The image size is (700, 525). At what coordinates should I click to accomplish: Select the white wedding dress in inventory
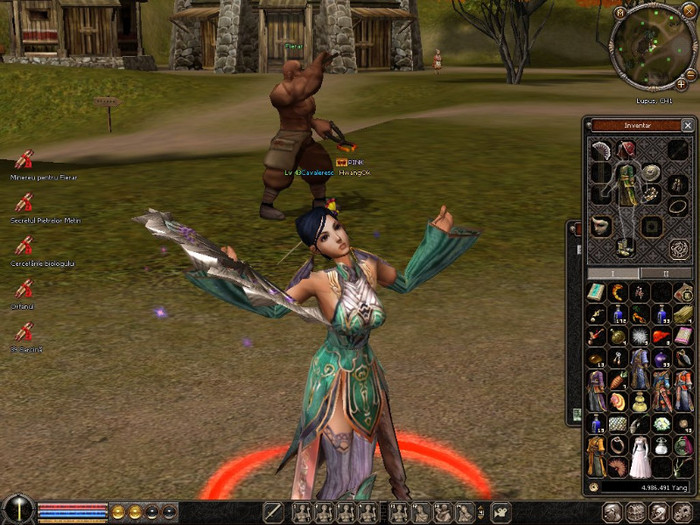coord(640,461)
